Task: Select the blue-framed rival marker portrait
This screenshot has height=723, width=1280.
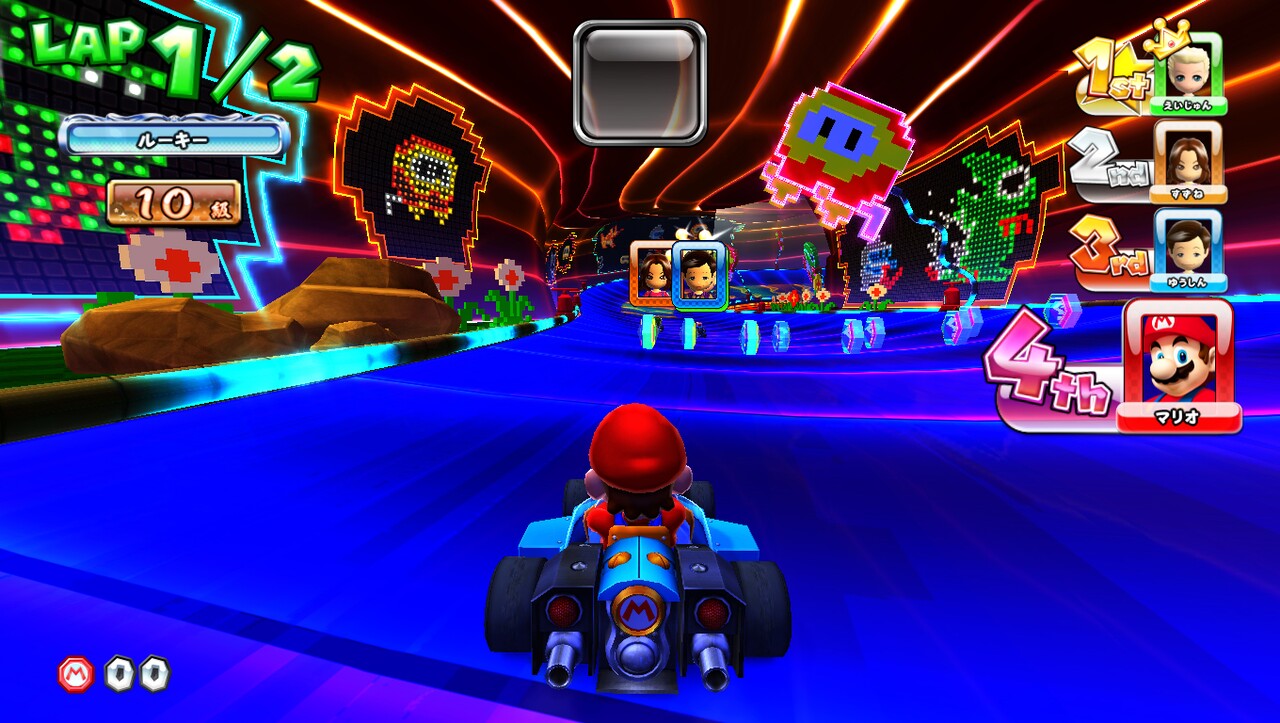Action: 698,273
